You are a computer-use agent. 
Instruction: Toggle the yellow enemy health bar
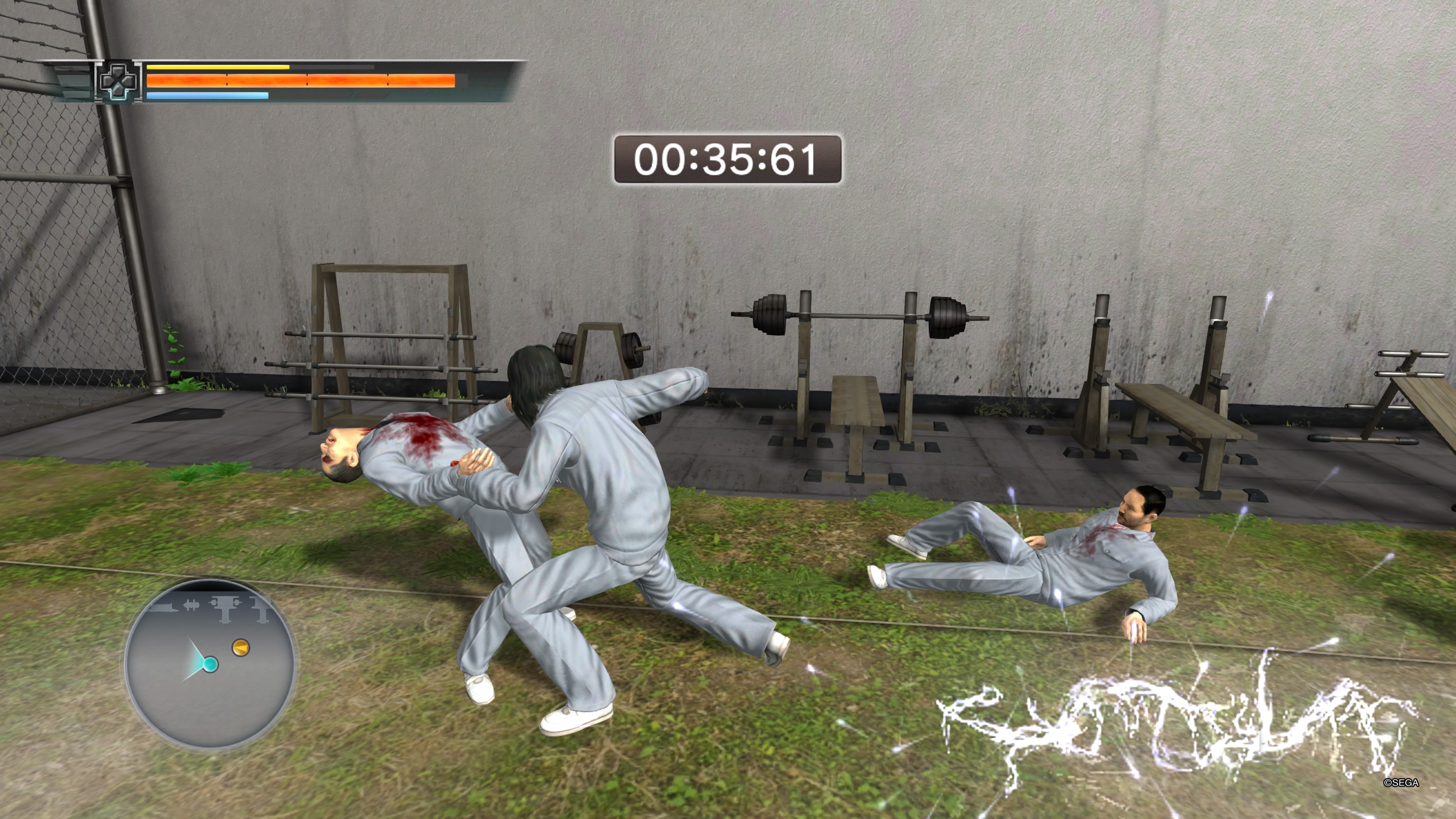pyautogui.click(x=218, y=67)
